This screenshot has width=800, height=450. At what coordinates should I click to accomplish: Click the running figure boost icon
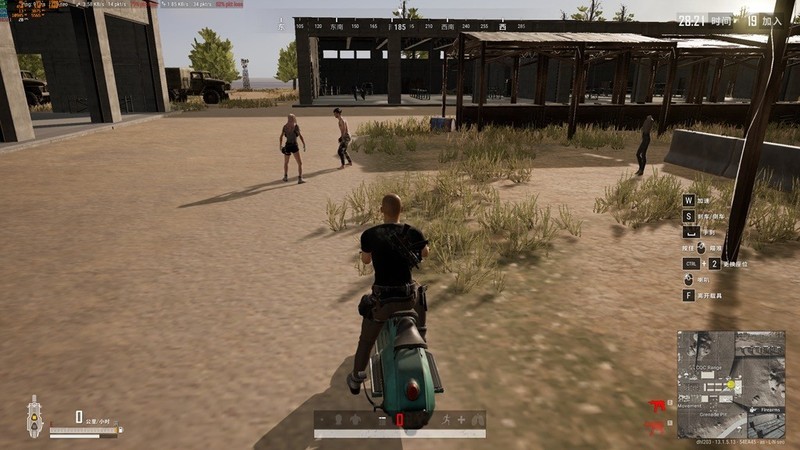[x=446, y=420]
